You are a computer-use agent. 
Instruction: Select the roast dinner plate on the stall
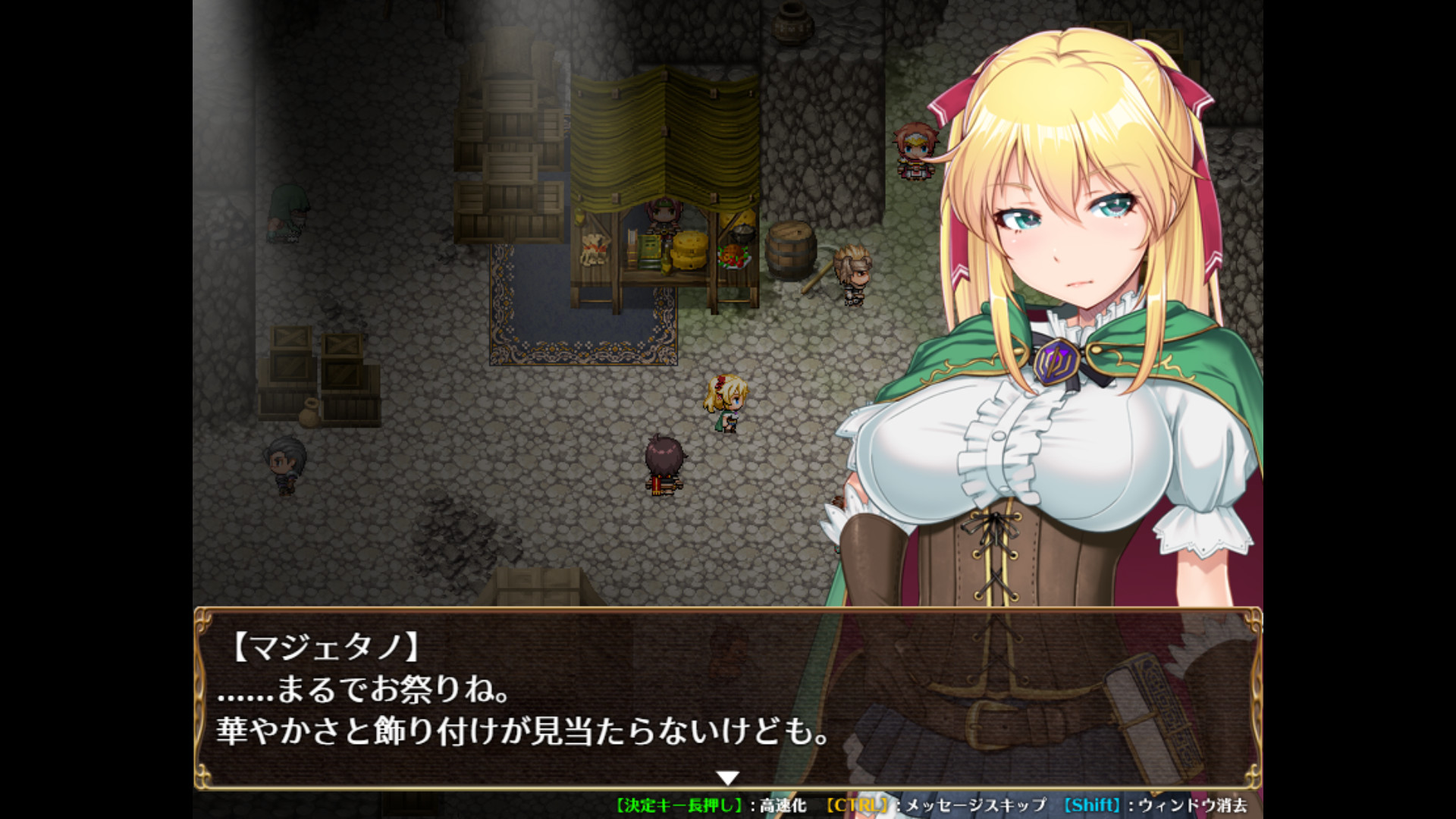pyautogui.click(x=732, y=258)
